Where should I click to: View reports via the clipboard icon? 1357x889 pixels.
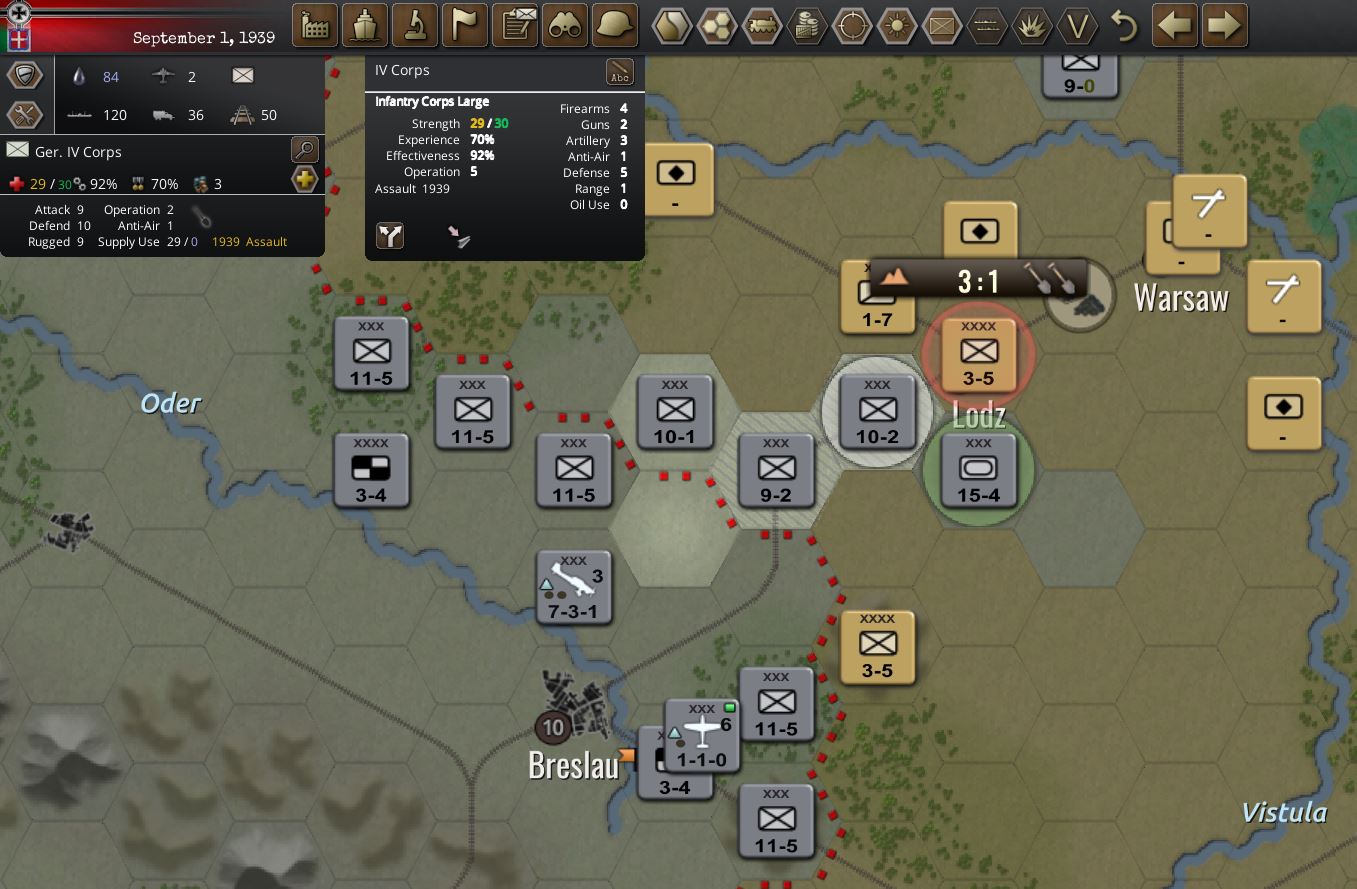[514, 24]
